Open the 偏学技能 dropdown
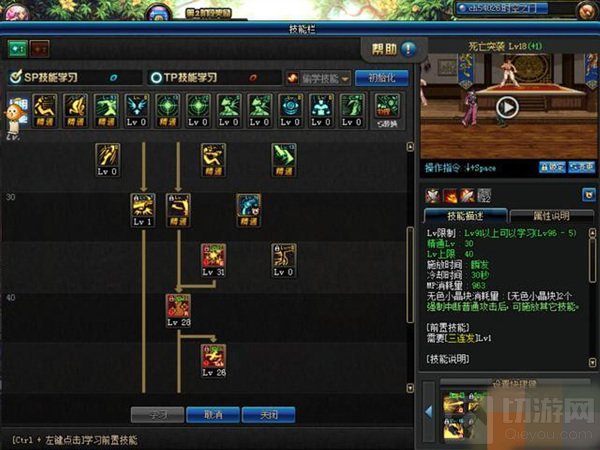Image resolution: width=600 pixels, height=450 pixels. 317,78
